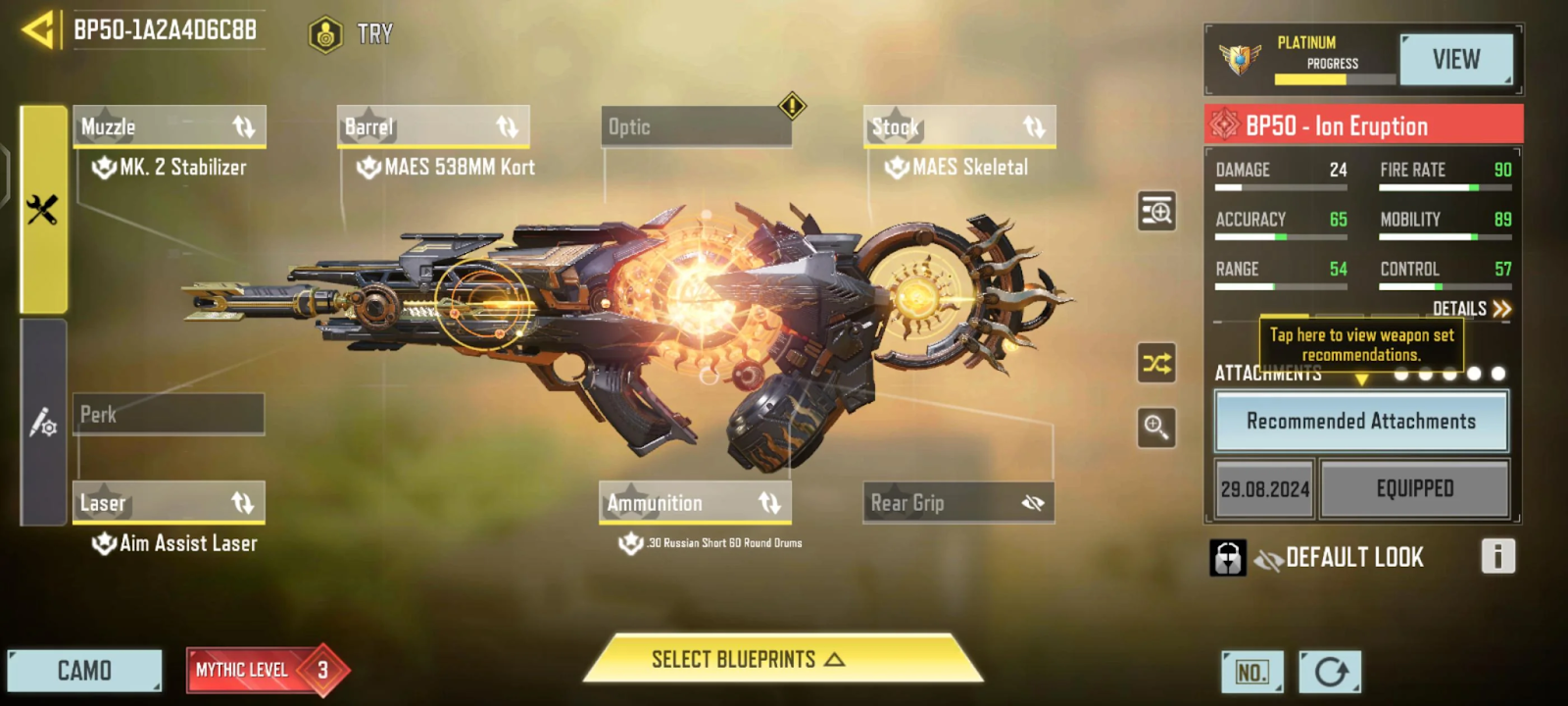Click the yellow shuffle attachments icon

tap(1156, 364)
